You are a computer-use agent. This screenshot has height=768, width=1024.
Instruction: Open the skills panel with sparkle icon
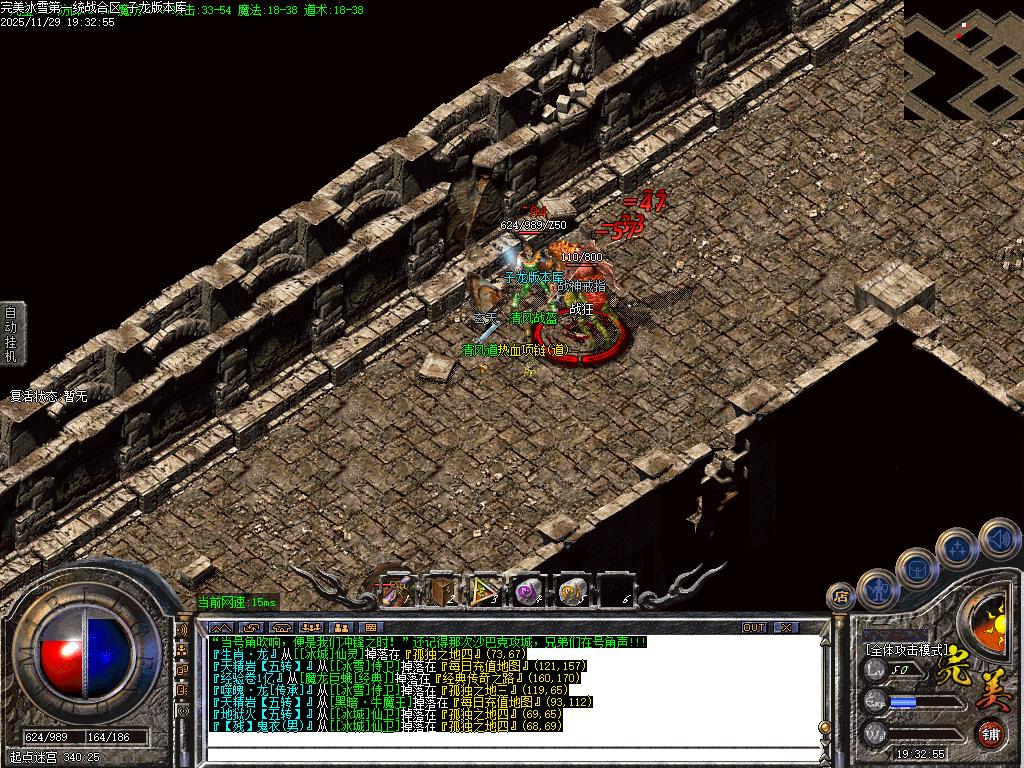click(x=958, y=548)
